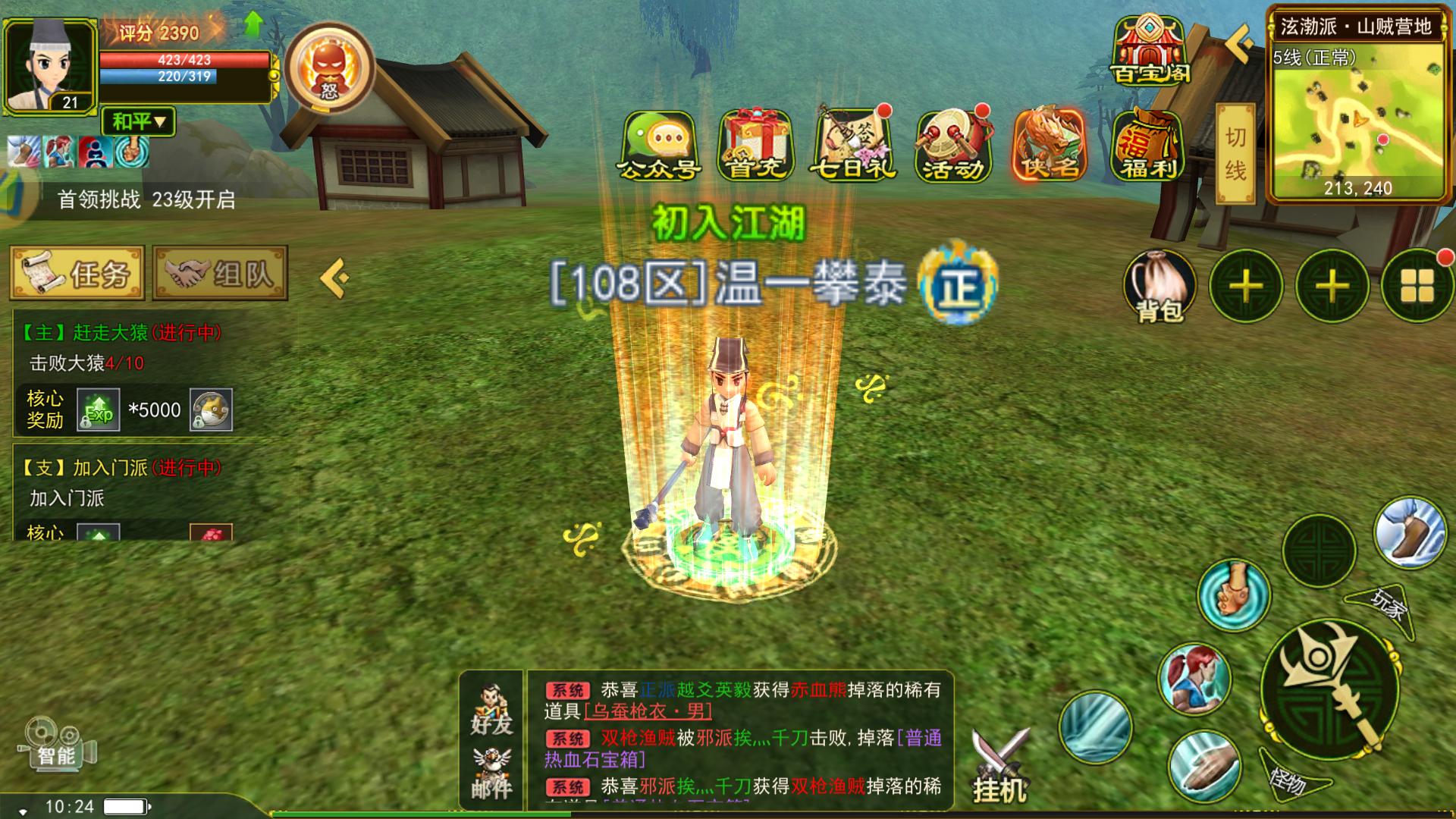Image resolution: width=1456 pixels, height=819 pixels.
Task: Activate the 怒 rage skill
Action: pyautogui.click(x=330, y=68)
